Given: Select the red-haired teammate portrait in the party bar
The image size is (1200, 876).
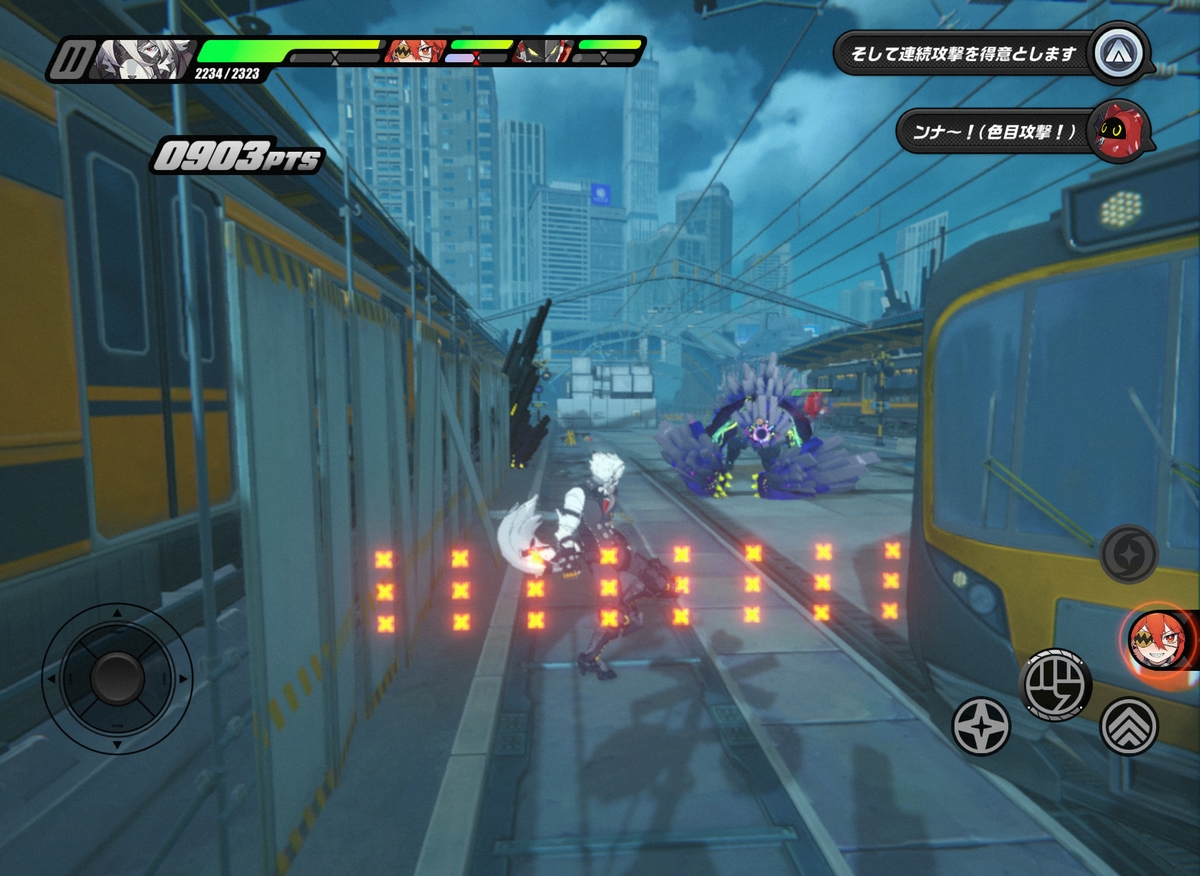Looking at the screenshot, I should point(416,51).
